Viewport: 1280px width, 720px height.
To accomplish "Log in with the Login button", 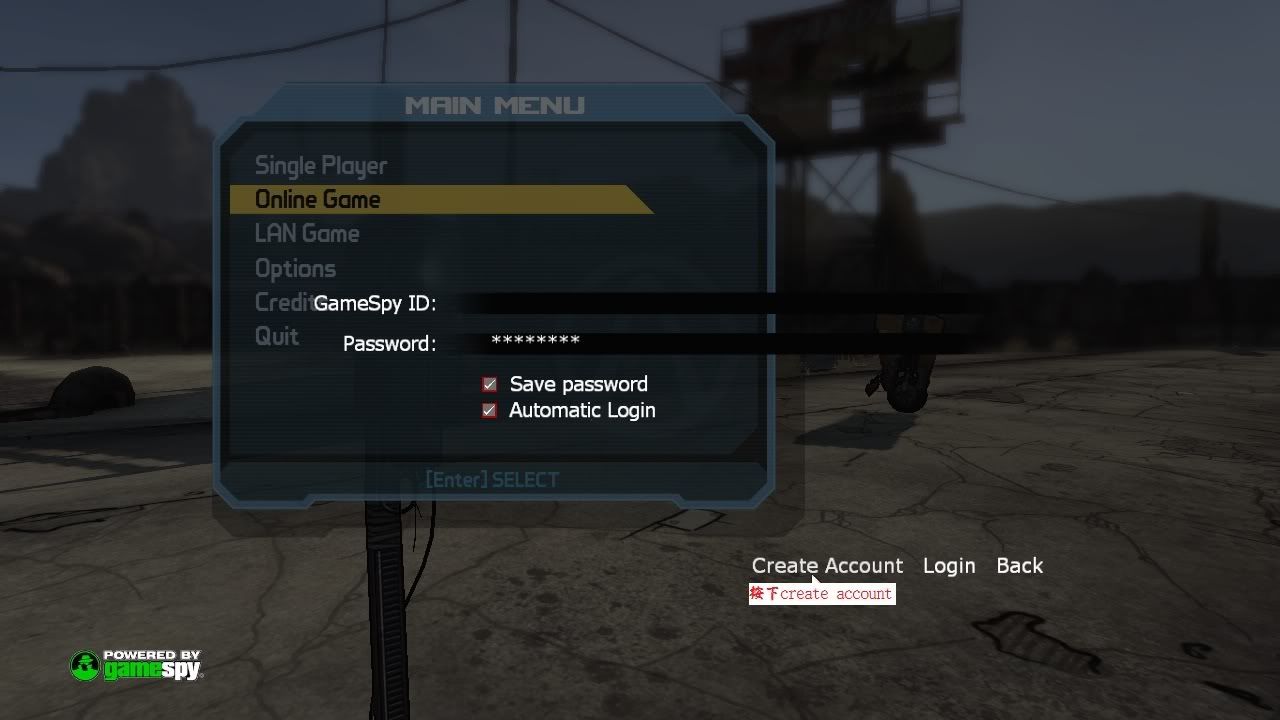I will click(949, 566).
